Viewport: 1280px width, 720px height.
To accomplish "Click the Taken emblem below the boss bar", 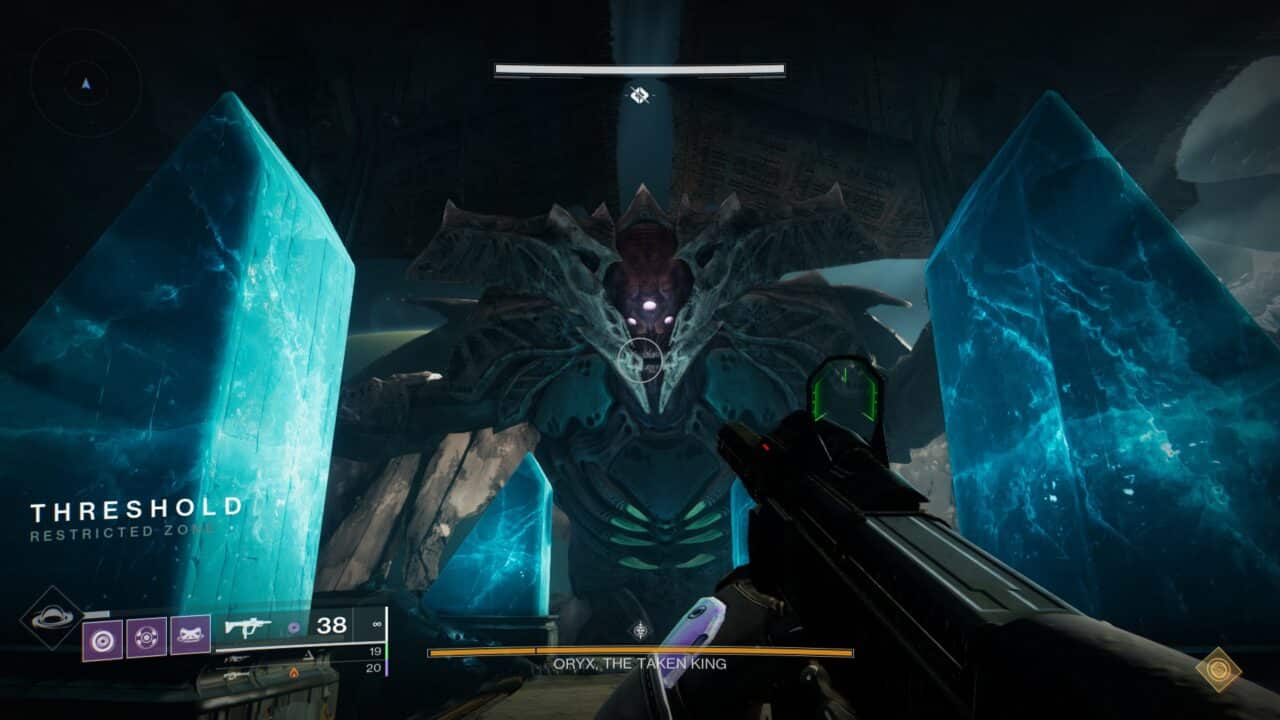I will coord(640,630).
